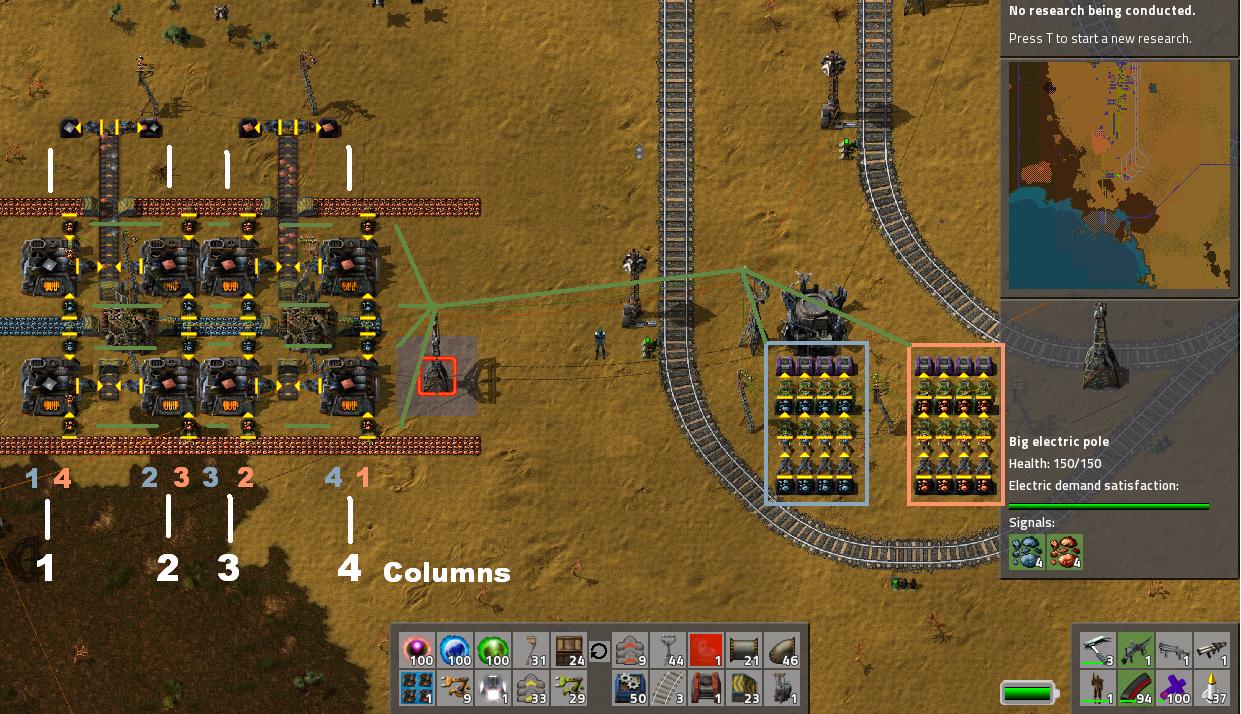Viewport: 1241px width, 714px height.
Task: Select the blue science pack slot
Action: click(454, 651)
